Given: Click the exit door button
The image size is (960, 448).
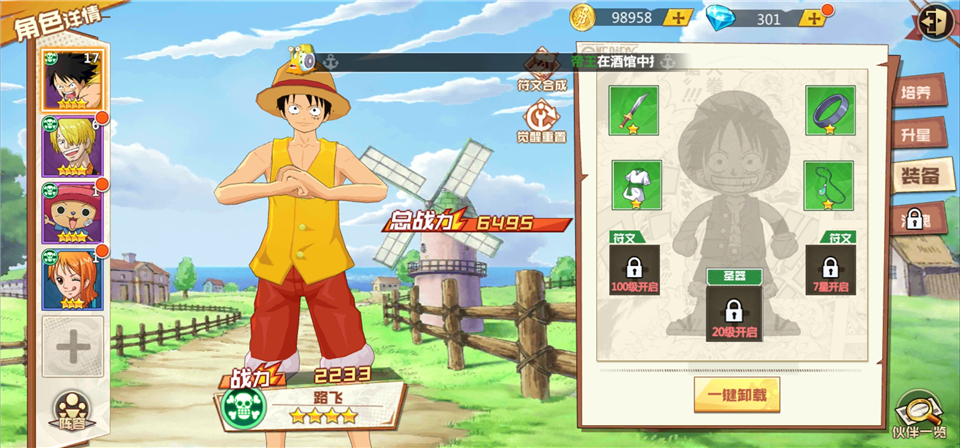Looking at the screenshot, I should pyautogui.click(x=936, y=21).
